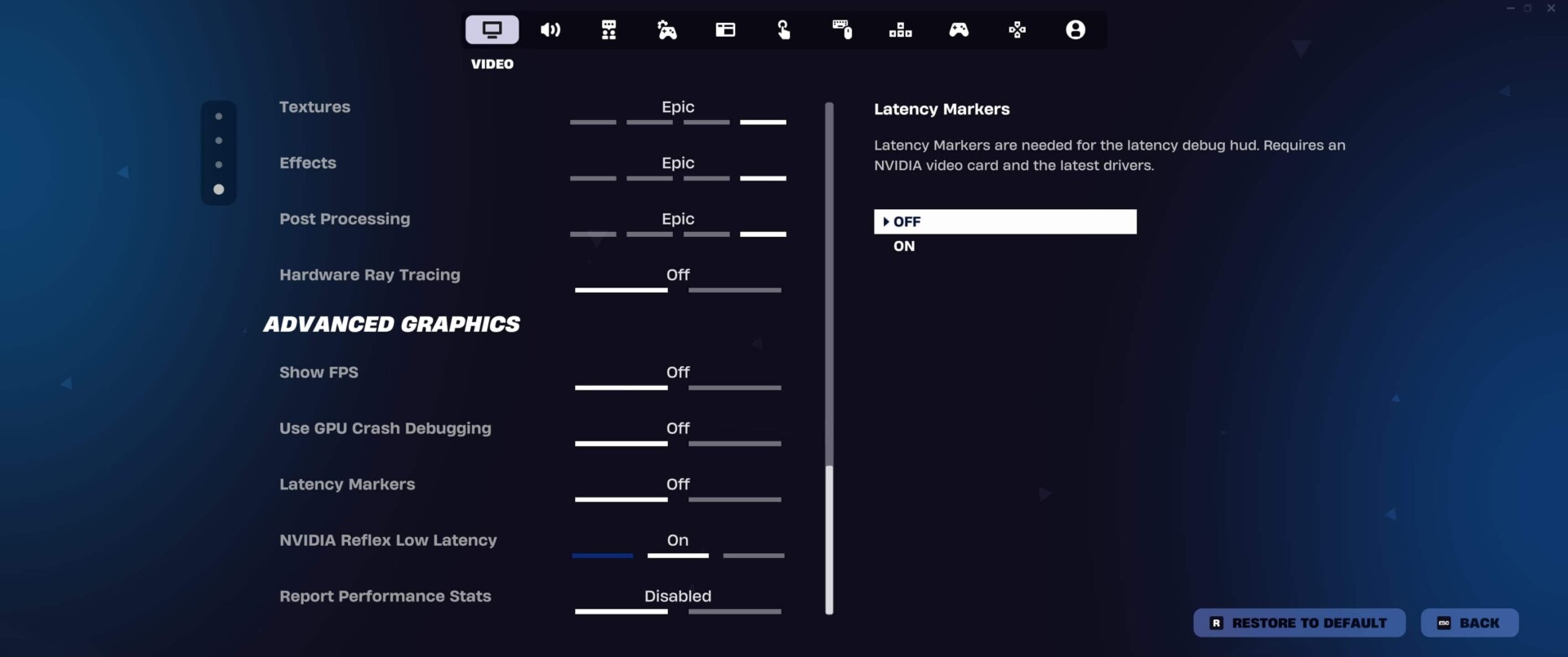The image size is (1568, 657).
Task: Open the Game UI settings icon
Action: click(x=725, y=29)
